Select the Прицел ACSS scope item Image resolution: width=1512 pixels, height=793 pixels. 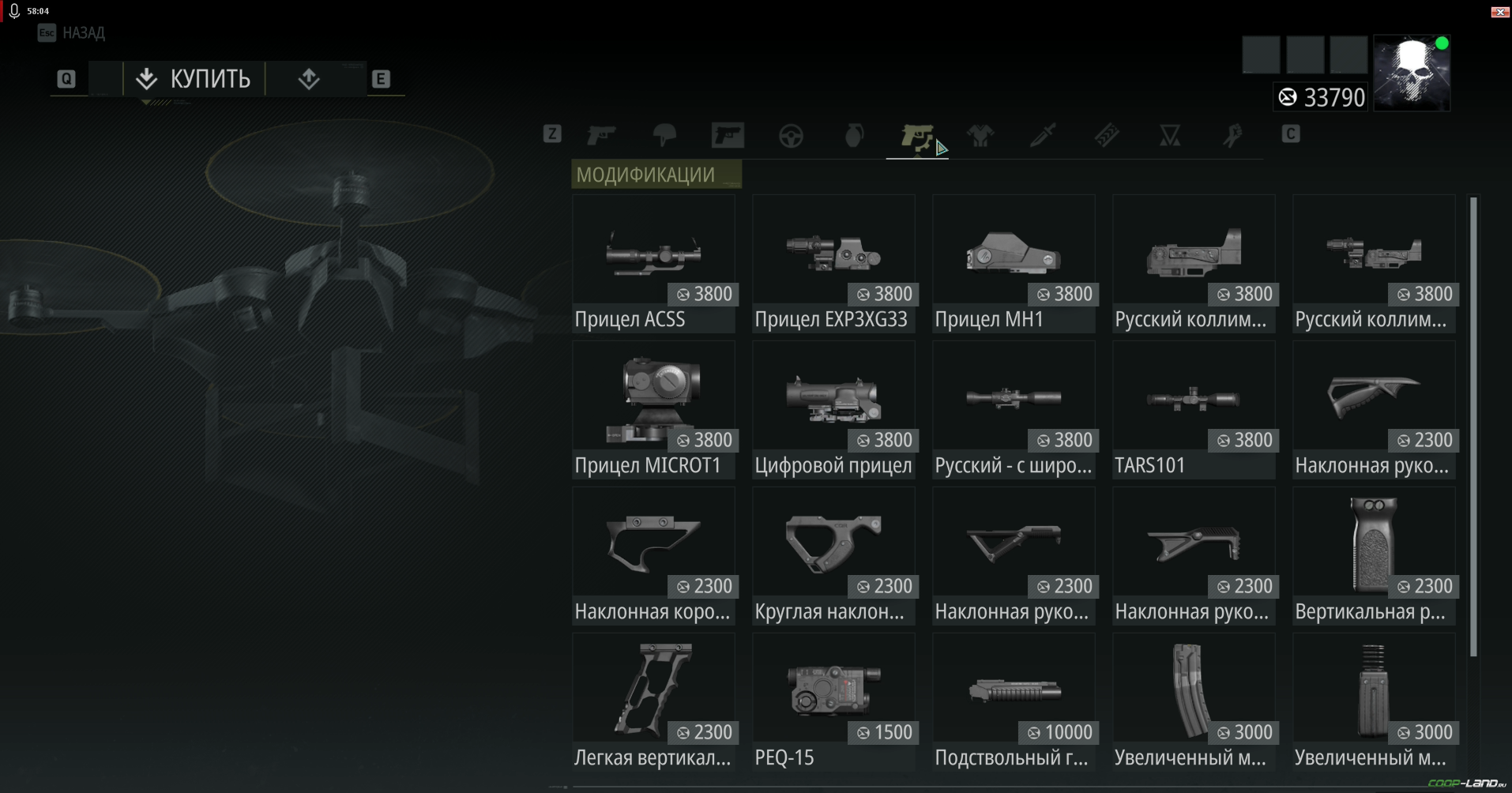[x=653, y=263]
